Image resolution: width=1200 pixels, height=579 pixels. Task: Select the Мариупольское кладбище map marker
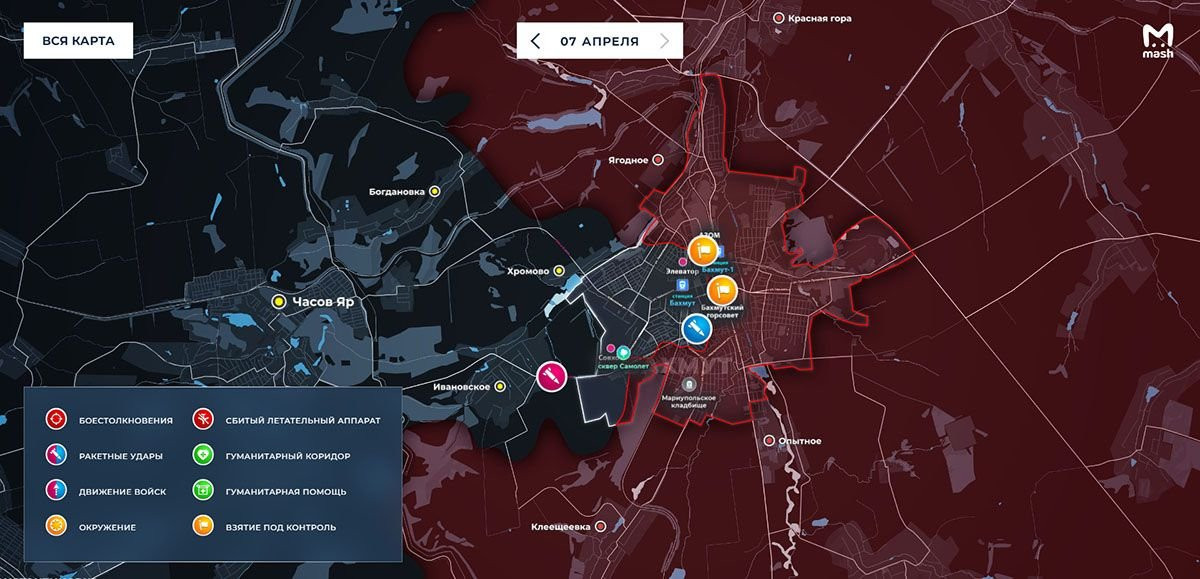[x=689, y=384]
